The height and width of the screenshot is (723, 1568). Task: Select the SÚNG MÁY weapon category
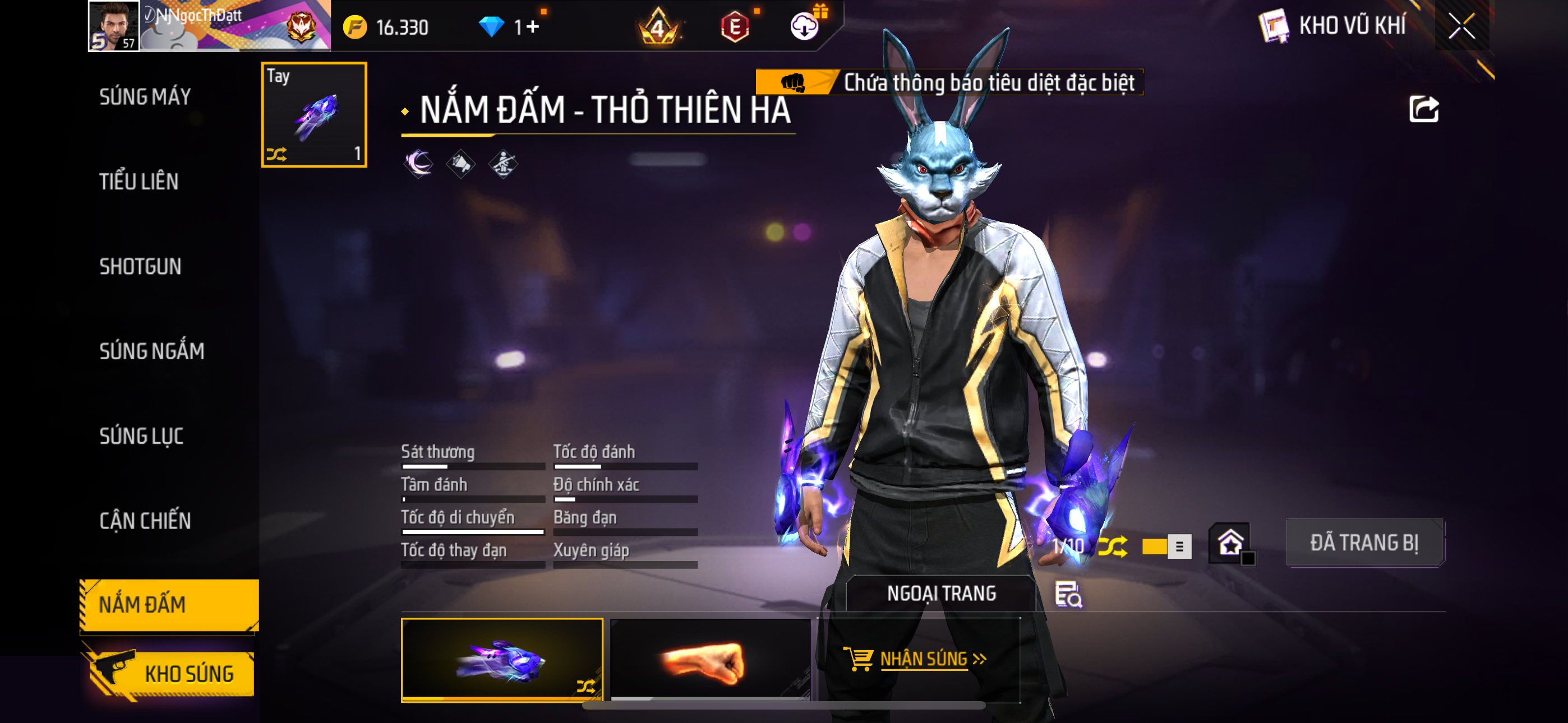[x=145, y=96]
